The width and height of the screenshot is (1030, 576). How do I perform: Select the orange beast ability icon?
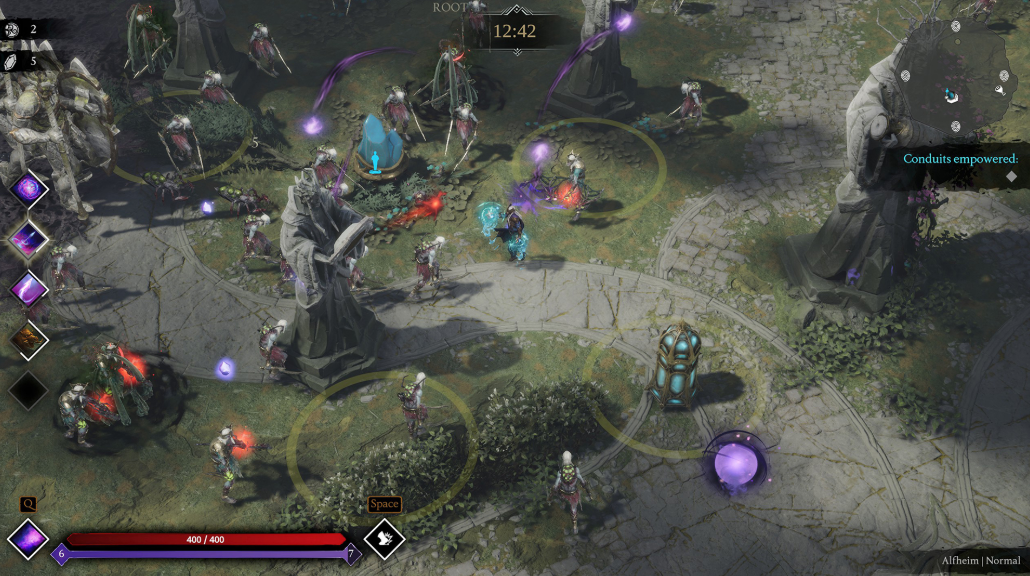pyautogui.click(x=28, y=339)
